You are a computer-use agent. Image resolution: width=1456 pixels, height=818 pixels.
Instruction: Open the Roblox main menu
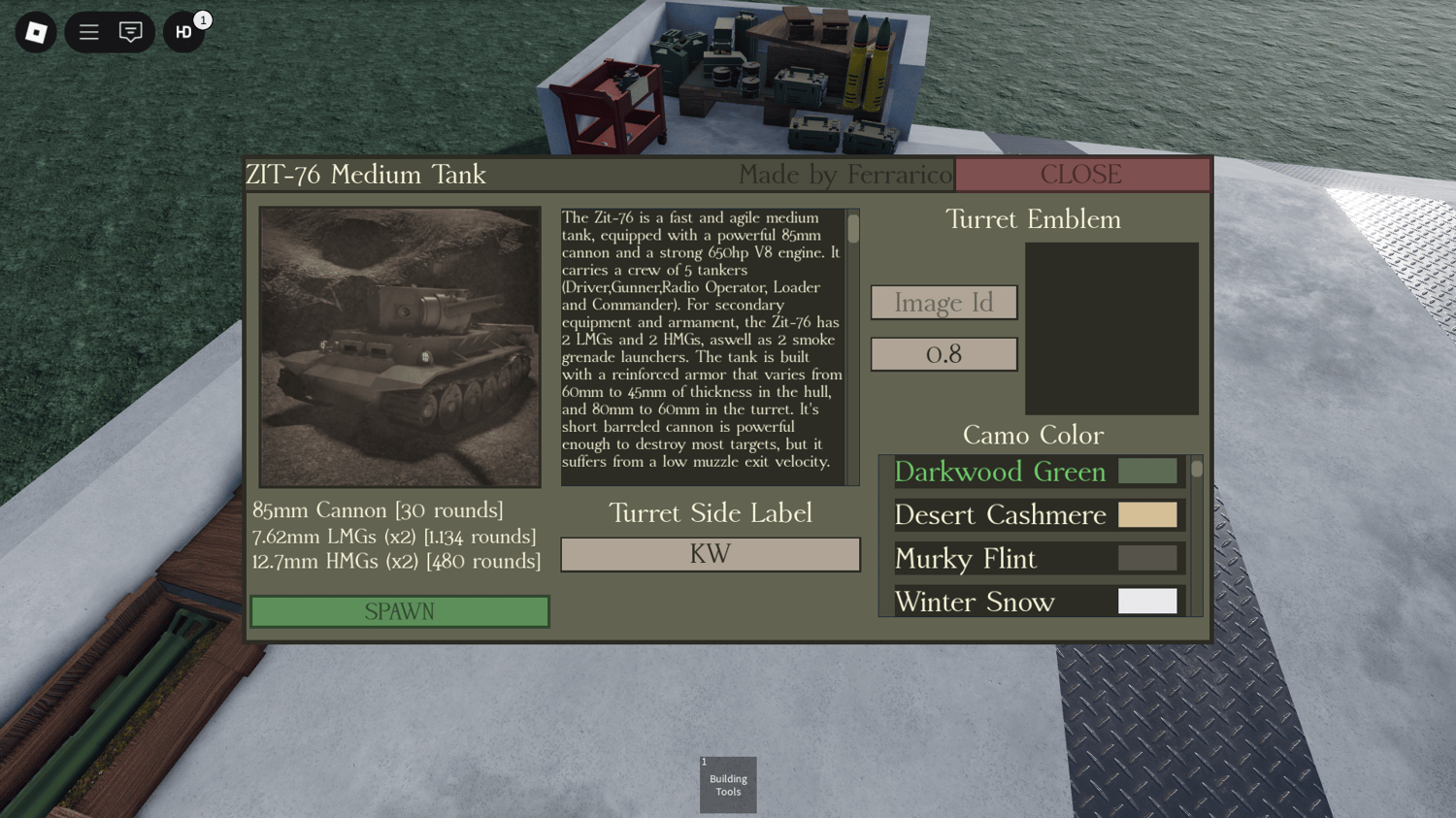click(x=36, y=33)
